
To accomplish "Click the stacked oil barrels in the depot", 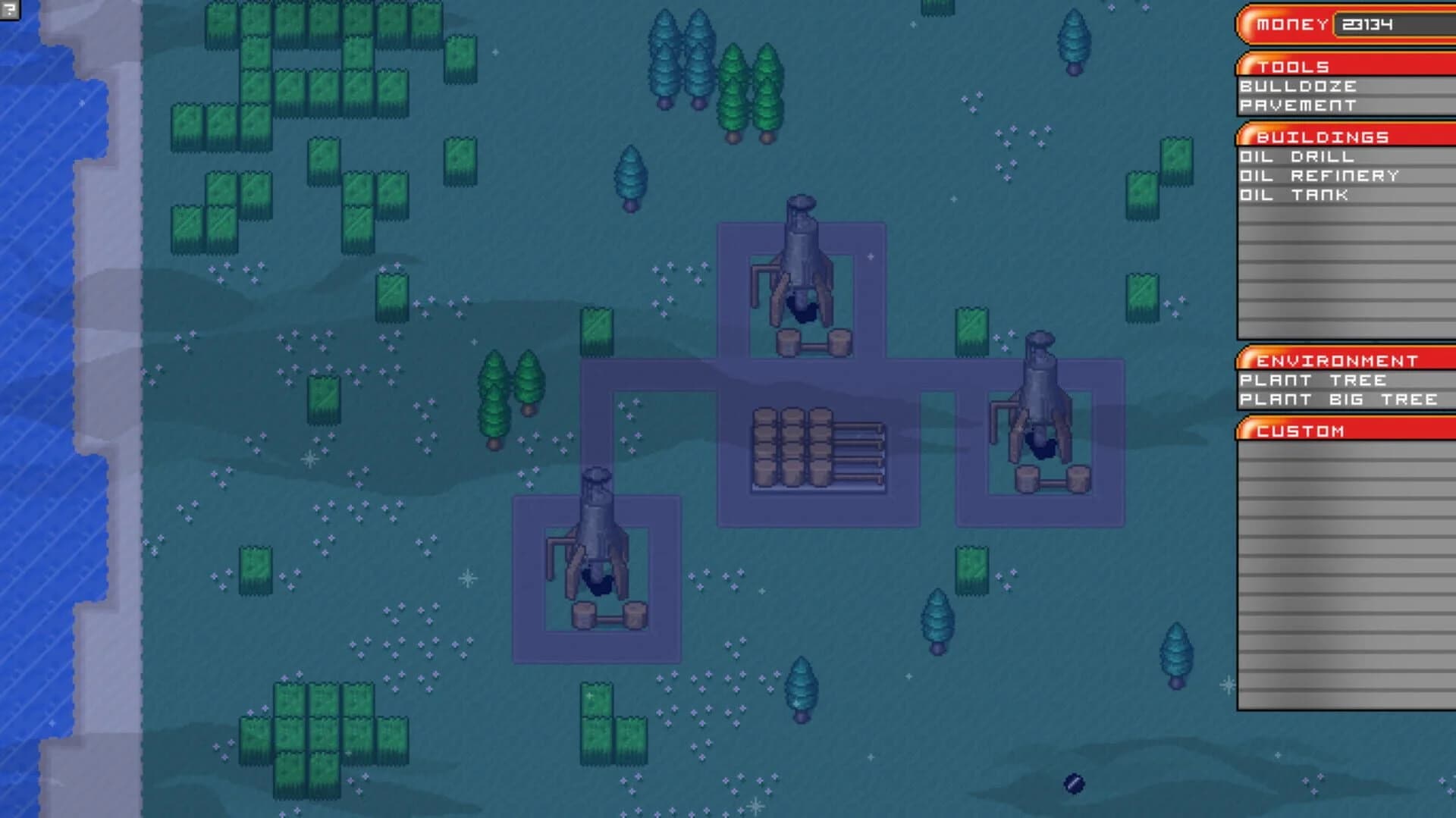I will point(792,447).
